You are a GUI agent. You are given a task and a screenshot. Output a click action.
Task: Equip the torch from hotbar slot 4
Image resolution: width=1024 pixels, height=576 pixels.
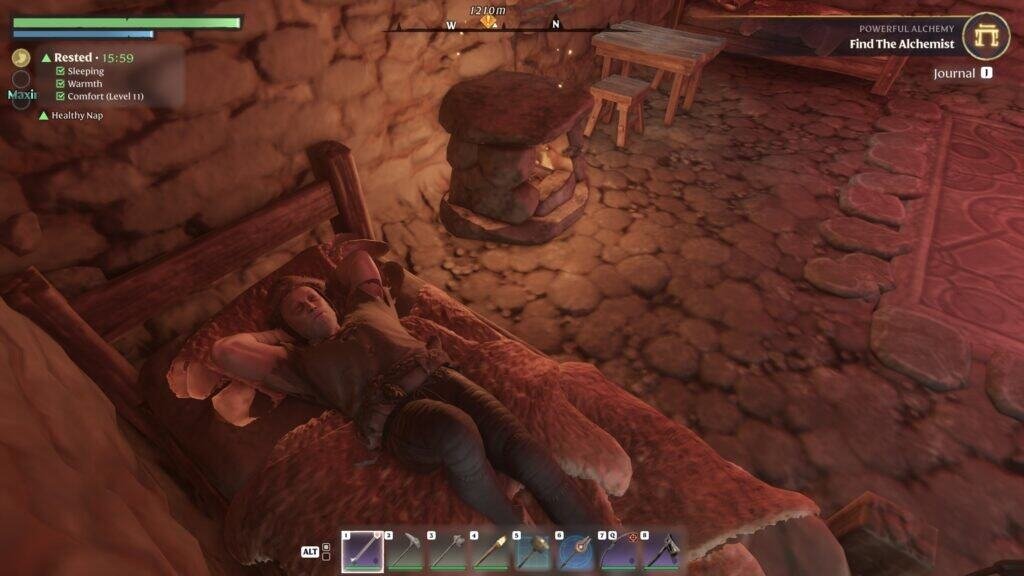(491, 550)
